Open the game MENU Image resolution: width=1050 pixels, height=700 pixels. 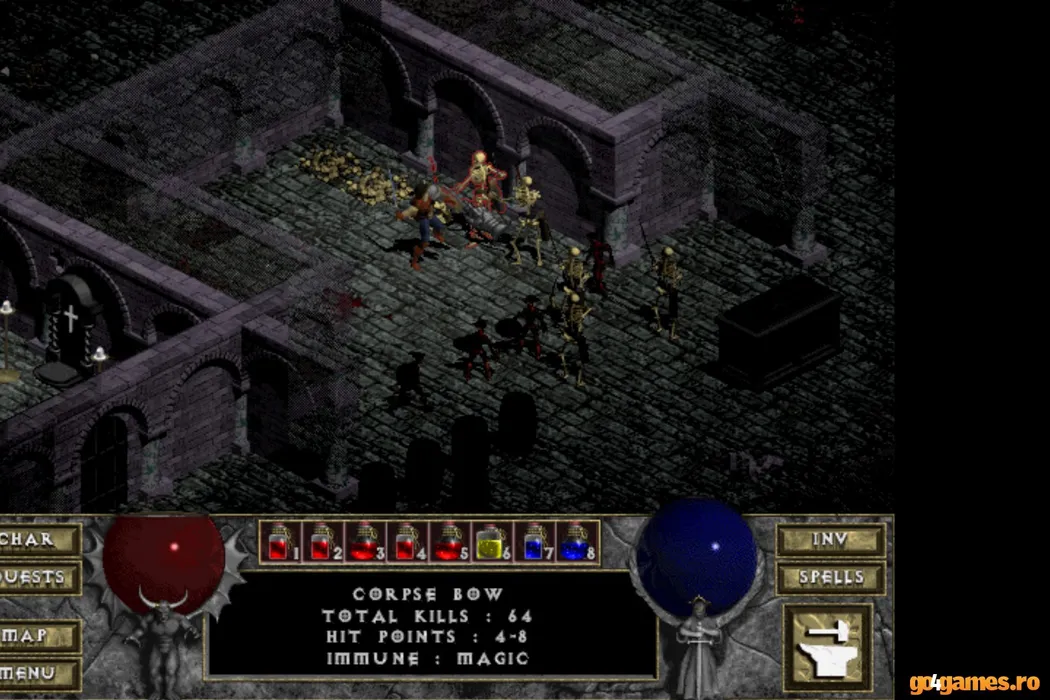click(38, 673)
